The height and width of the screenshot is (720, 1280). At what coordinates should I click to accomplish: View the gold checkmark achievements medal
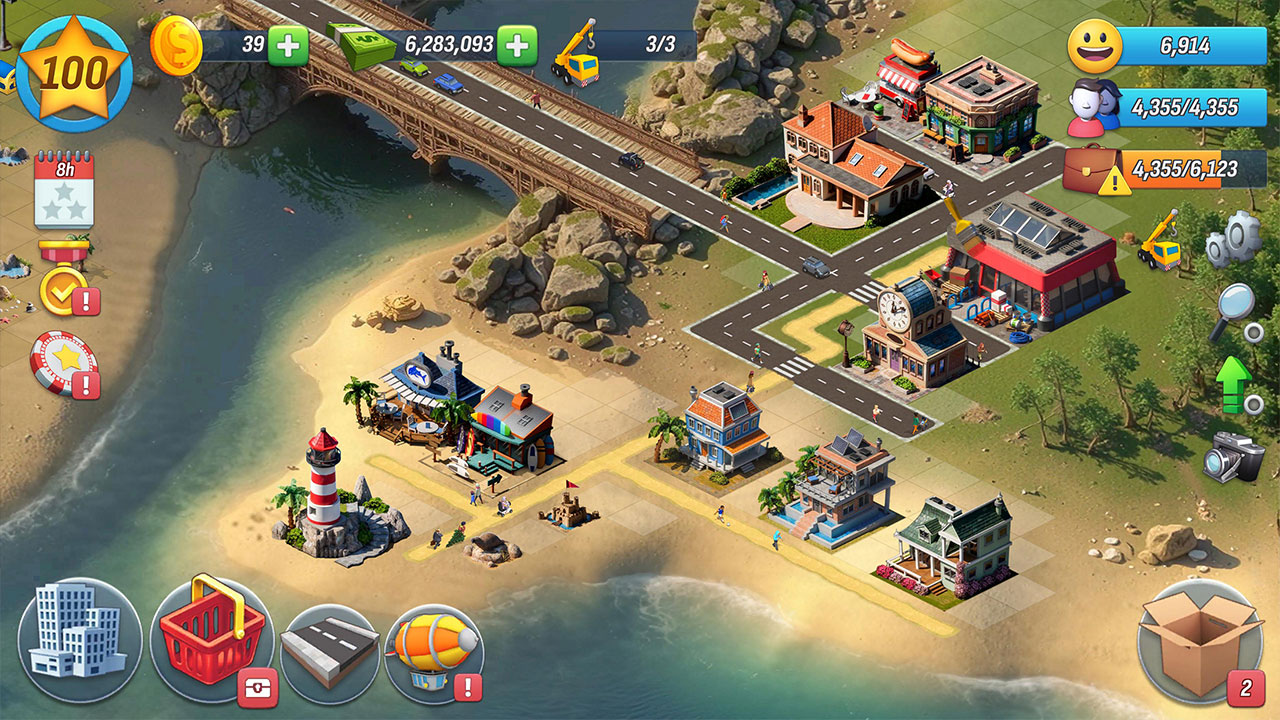64,289
